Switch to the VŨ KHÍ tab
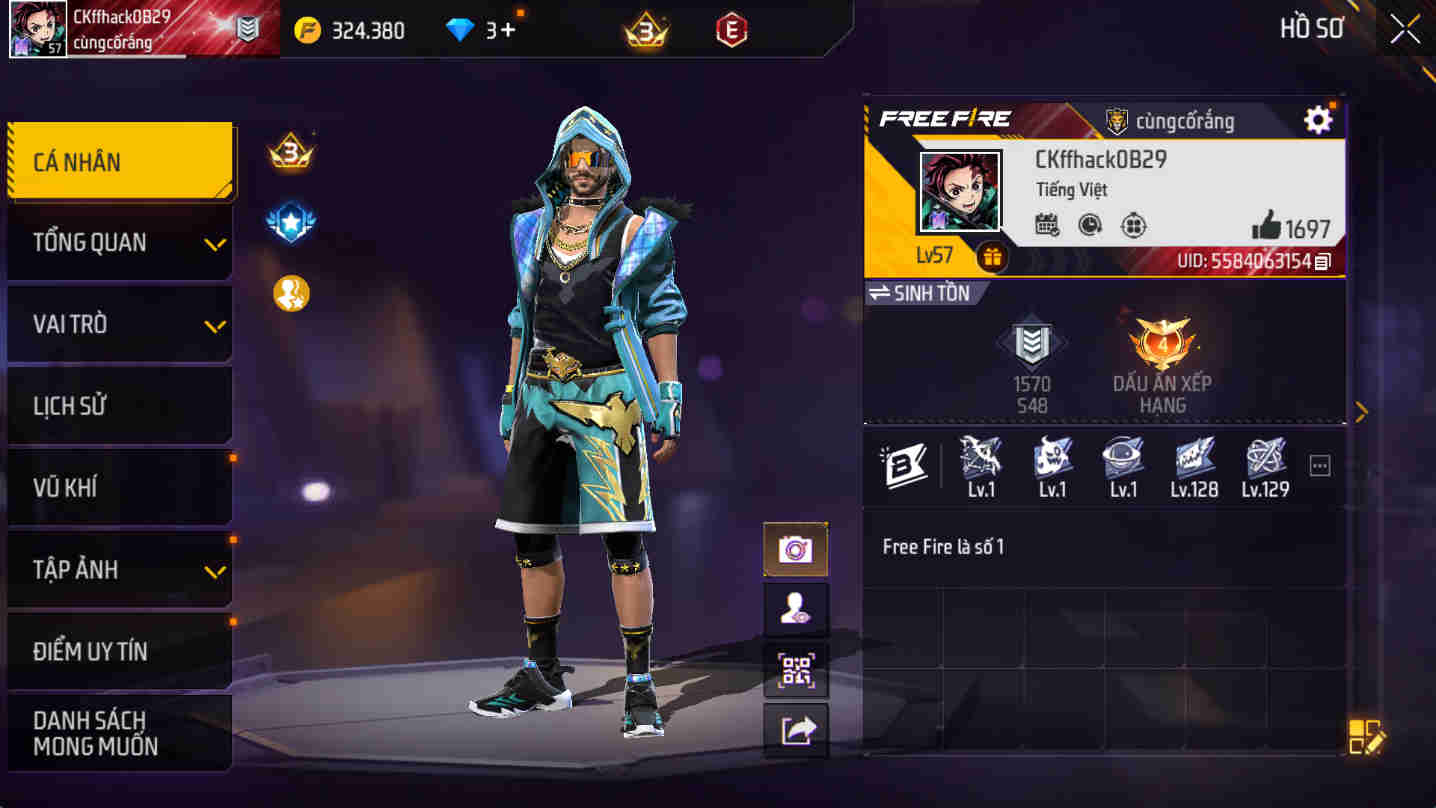1436x808 pixels. 119,486
